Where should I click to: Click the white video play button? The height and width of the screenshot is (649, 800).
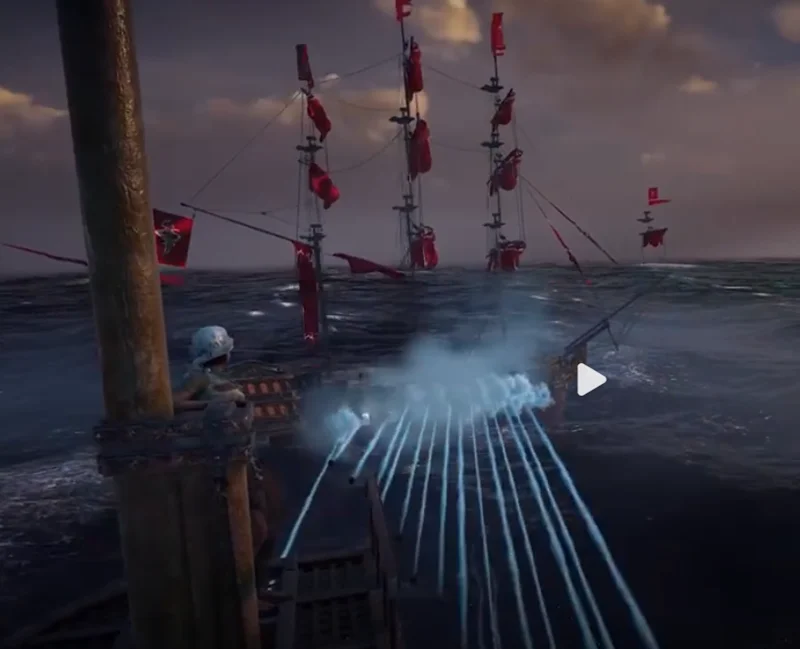pos(590,379)
